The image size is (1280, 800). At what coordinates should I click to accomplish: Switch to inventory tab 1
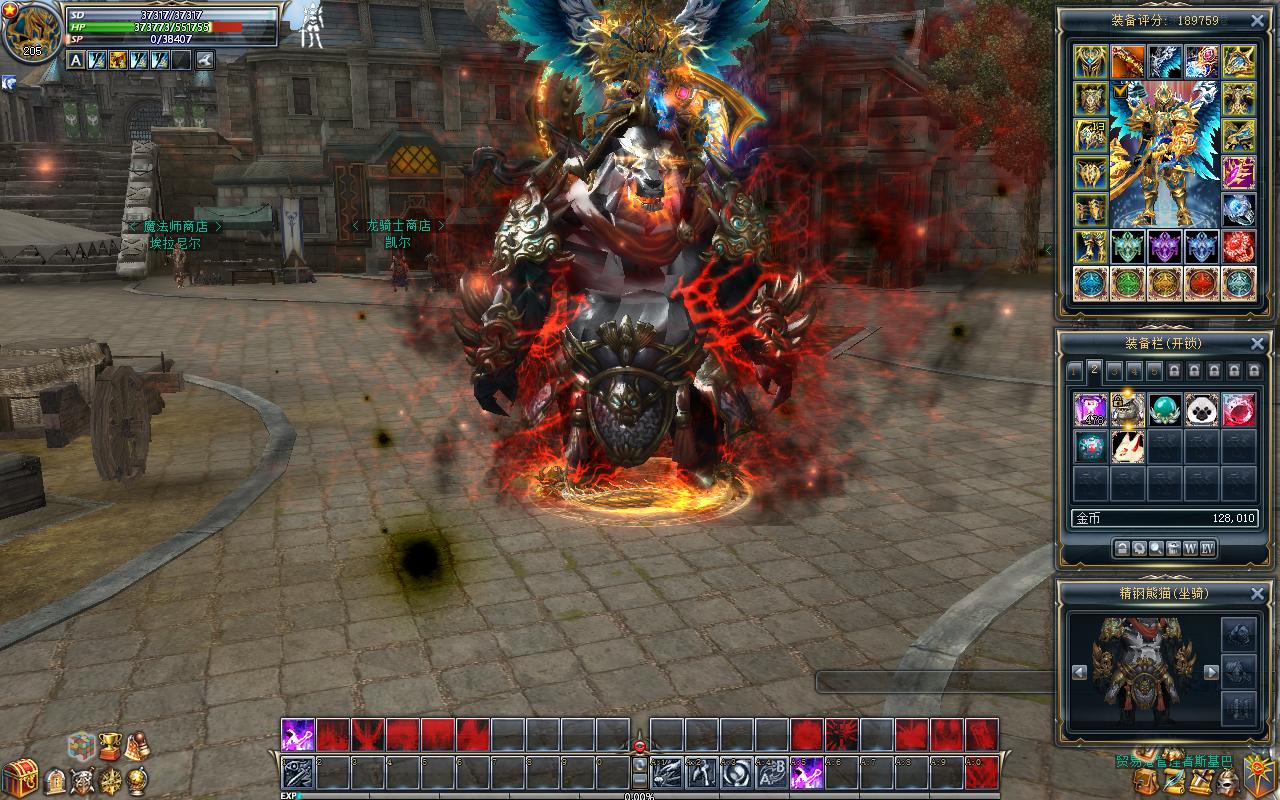point(1075,371)
